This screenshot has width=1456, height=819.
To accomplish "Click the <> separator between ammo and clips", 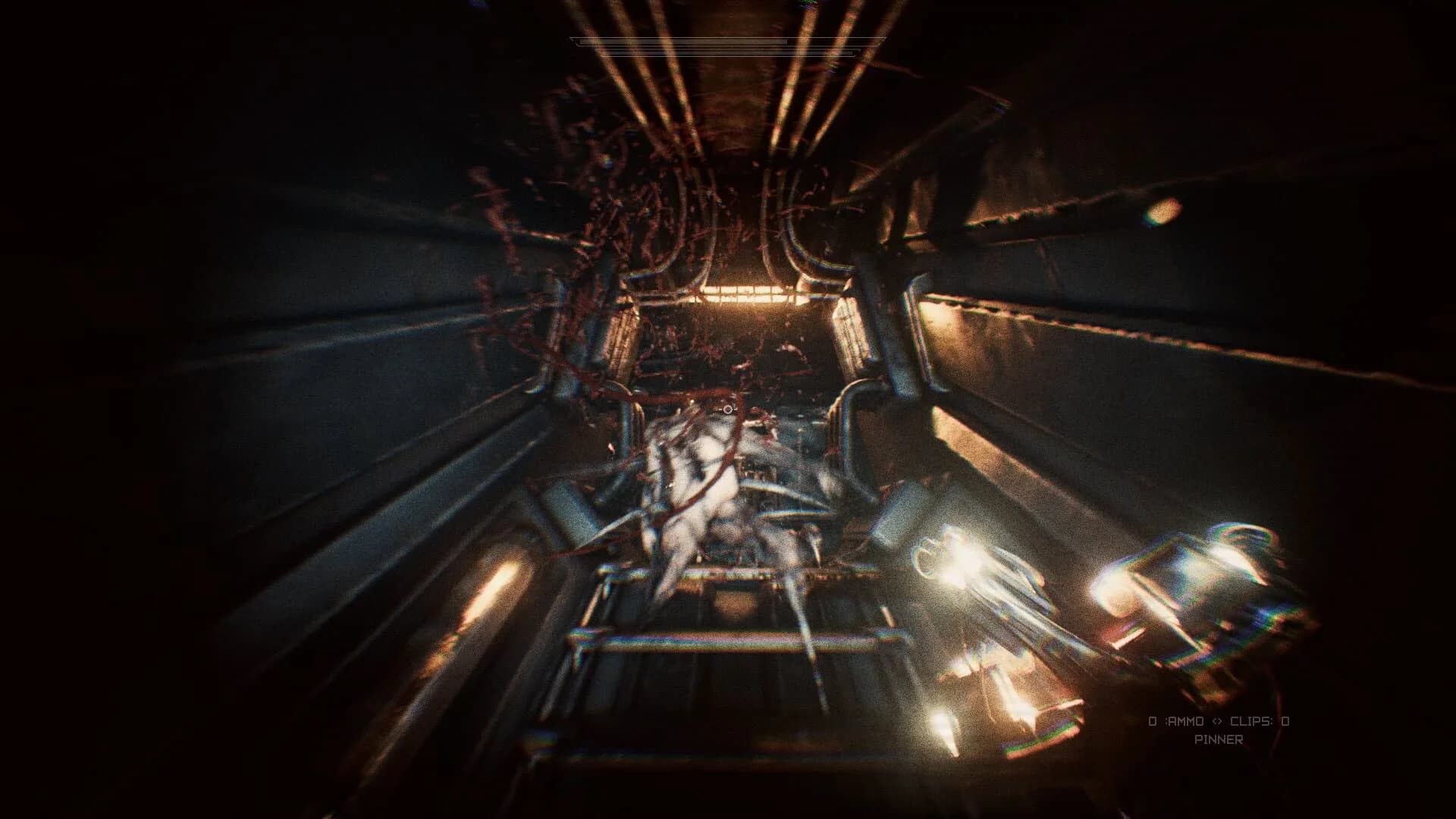I will pos(1219,721).
